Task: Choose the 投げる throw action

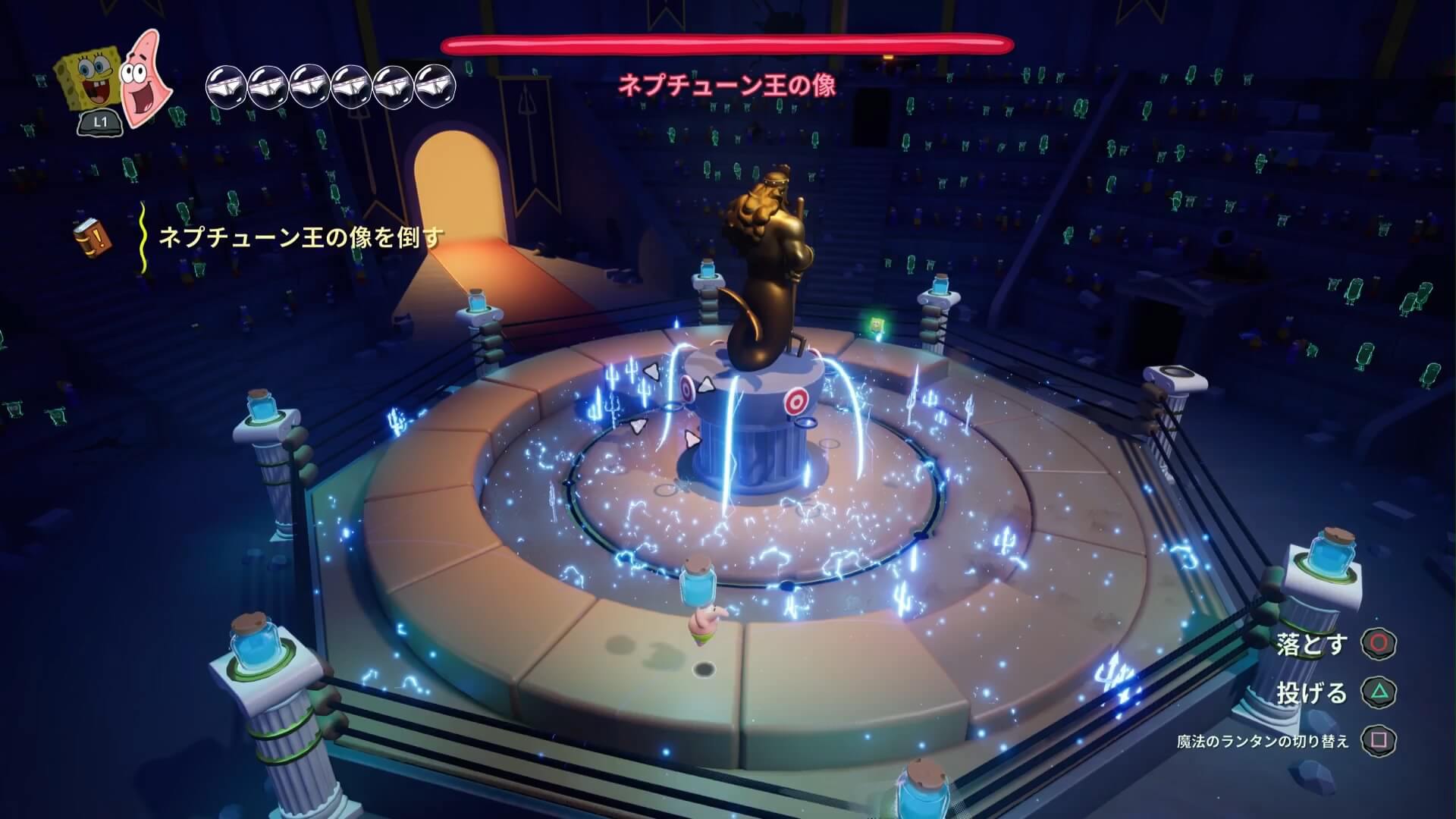Action: [x=1378, y=692]
